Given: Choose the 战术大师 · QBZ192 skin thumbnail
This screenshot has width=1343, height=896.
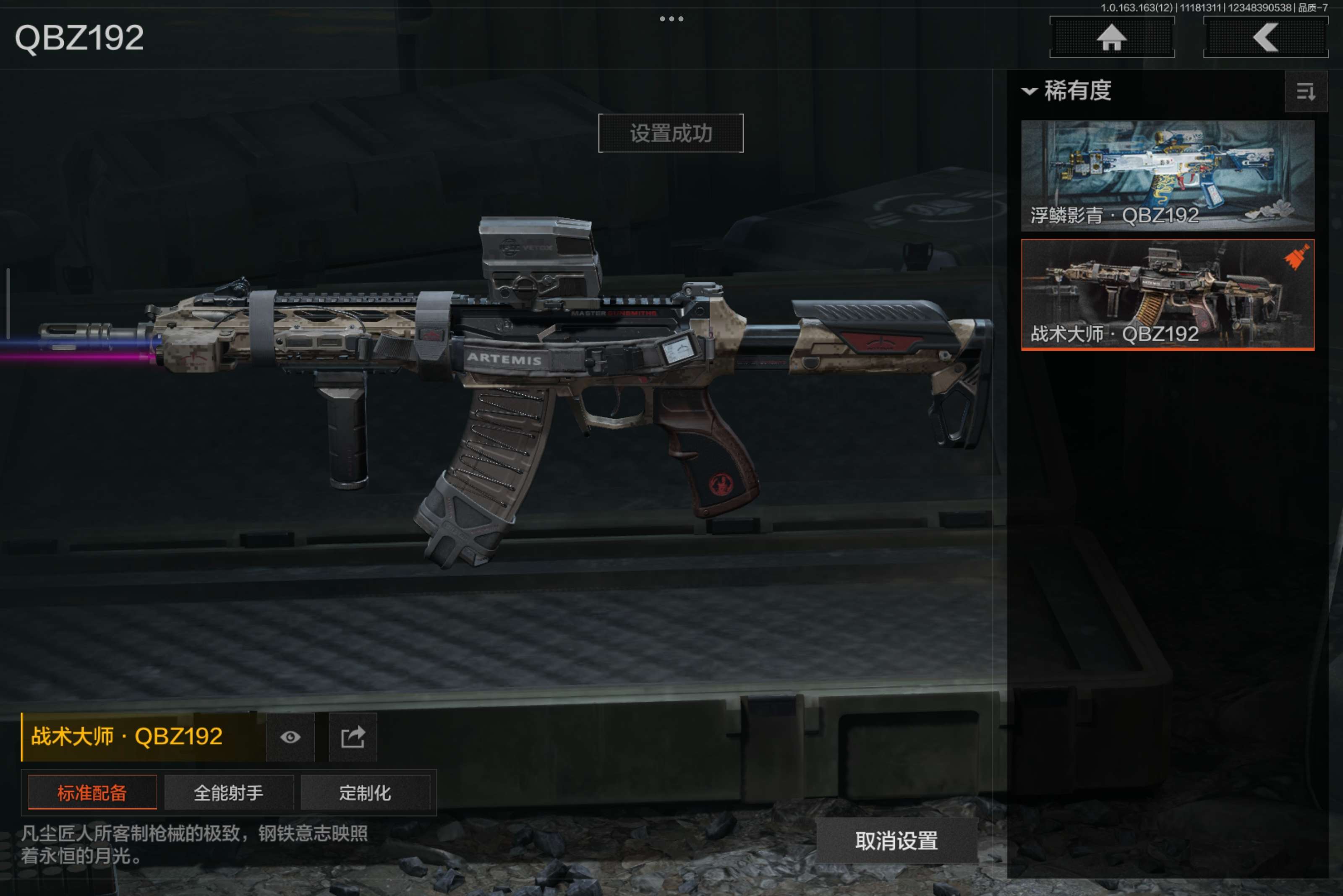Looking at the screenshot, I should tap(1167, 294).
